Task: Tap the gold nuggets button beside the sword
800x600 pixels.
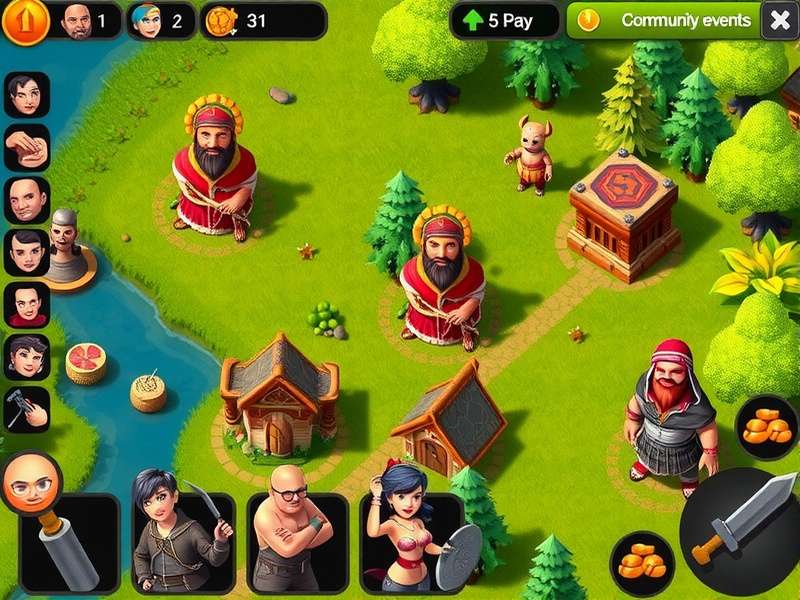Action: click(641, 562)
